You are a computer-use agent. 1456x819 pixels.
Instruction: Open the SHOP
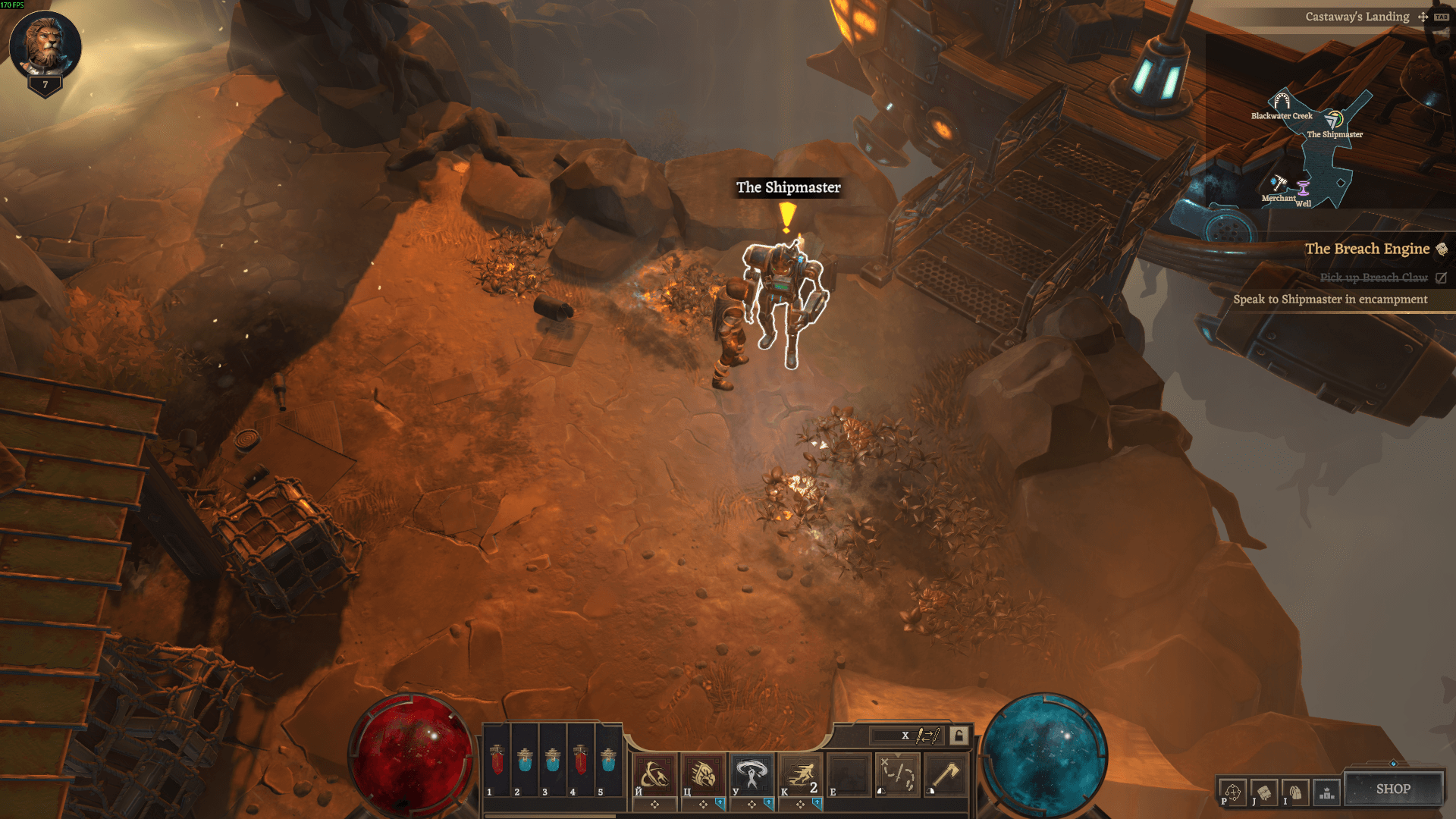click(1395, 789)
